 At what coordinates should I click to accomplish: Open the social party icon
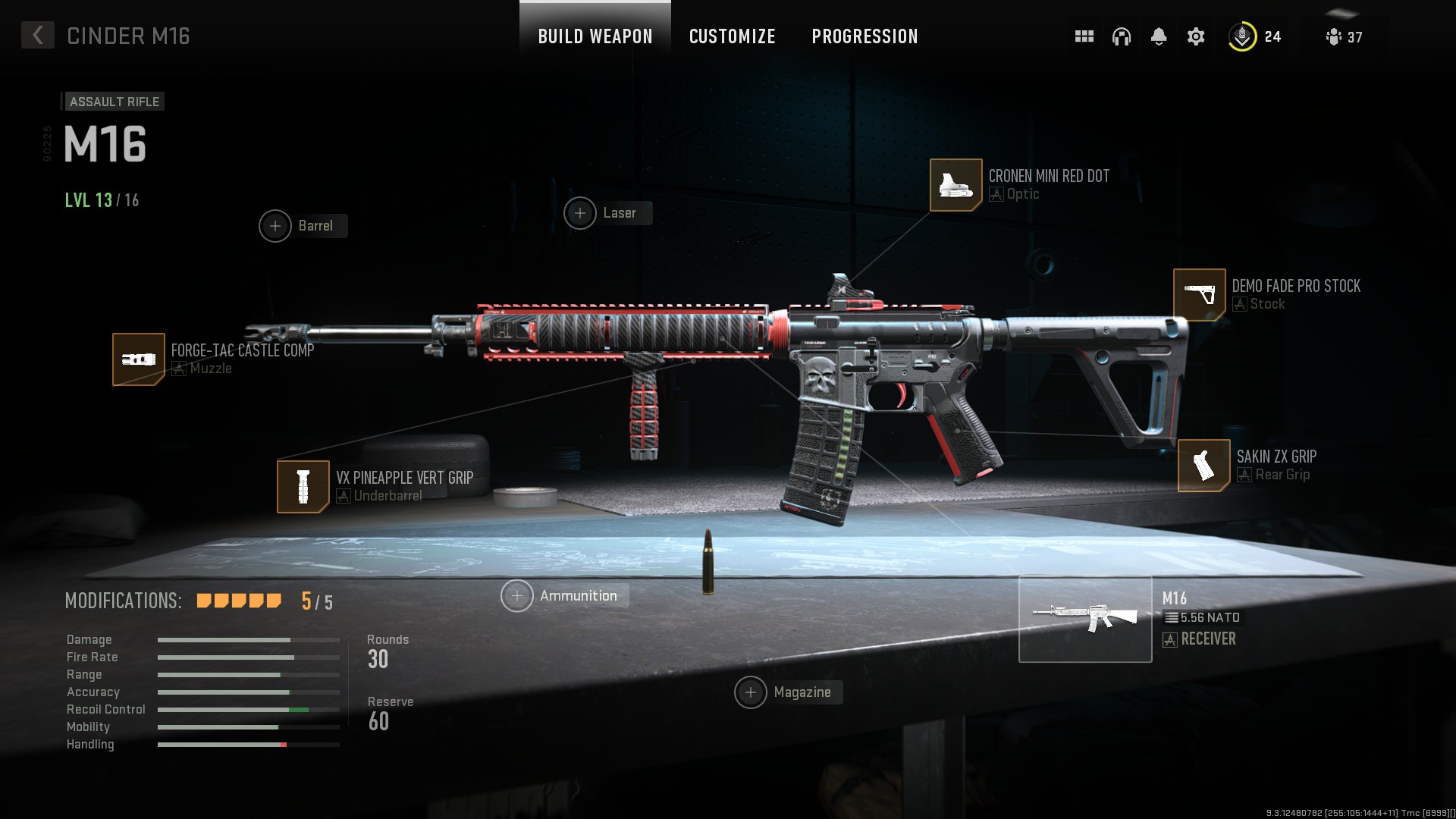pos(1334,36)
